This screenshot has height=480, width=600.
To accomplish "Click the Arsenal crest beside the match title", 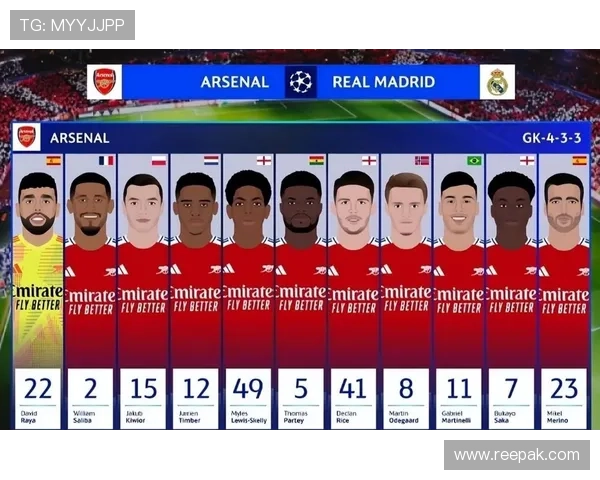I will point(104,82).
